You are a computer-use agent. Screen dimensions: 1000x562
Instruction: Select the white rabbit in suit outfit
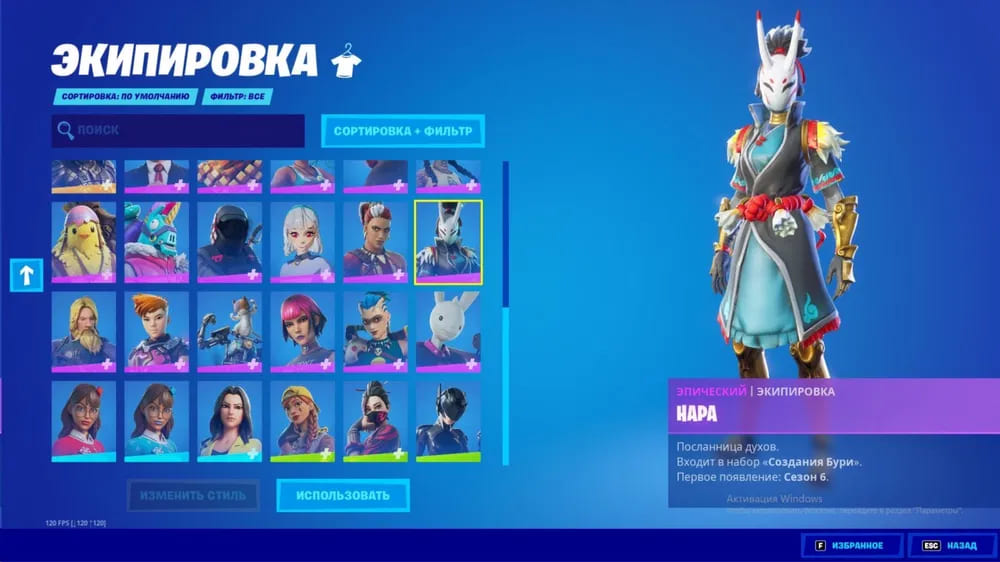448,331
